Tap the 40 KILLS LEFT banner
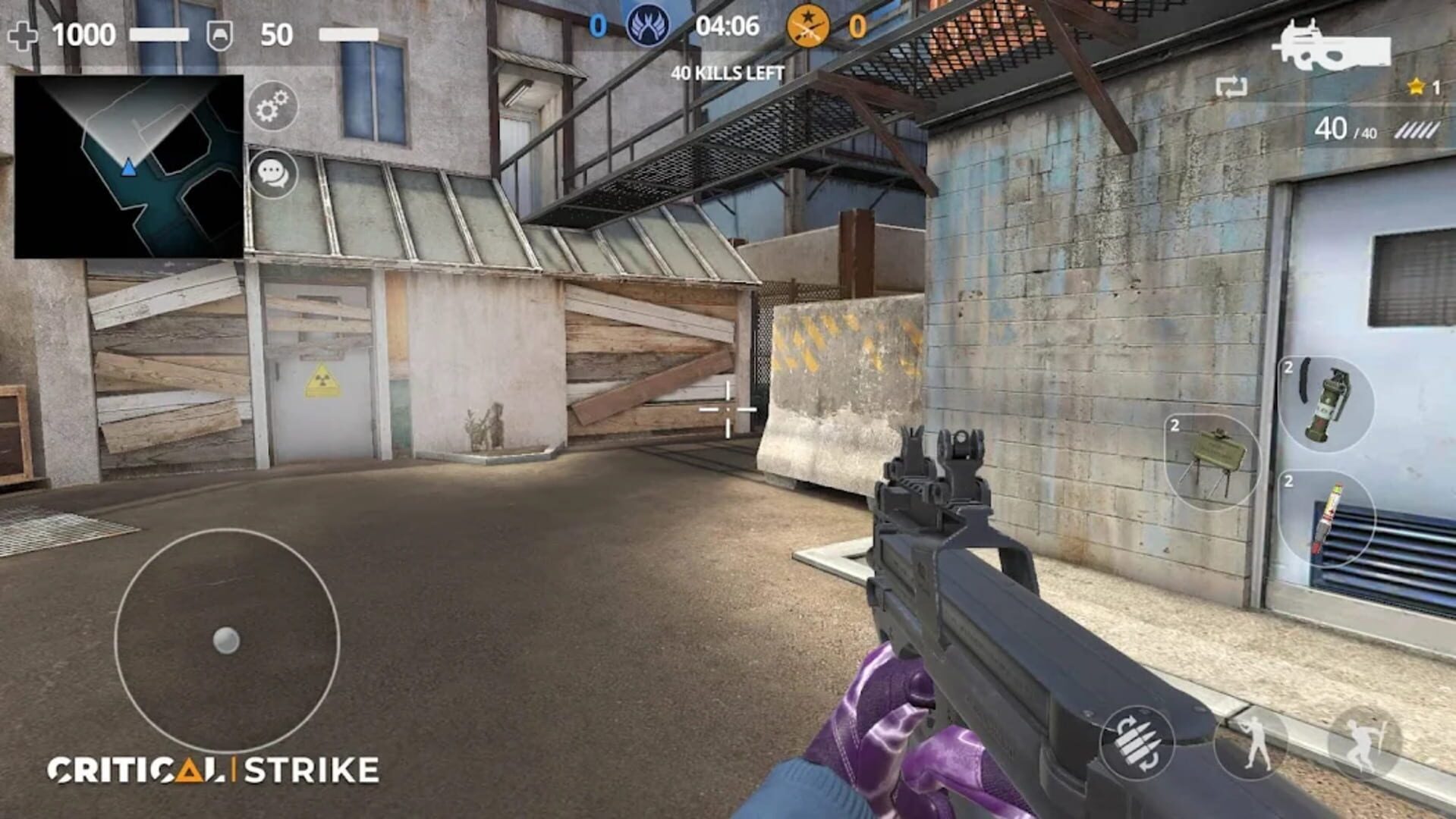 pyautogui.click(x=726, y=74)
